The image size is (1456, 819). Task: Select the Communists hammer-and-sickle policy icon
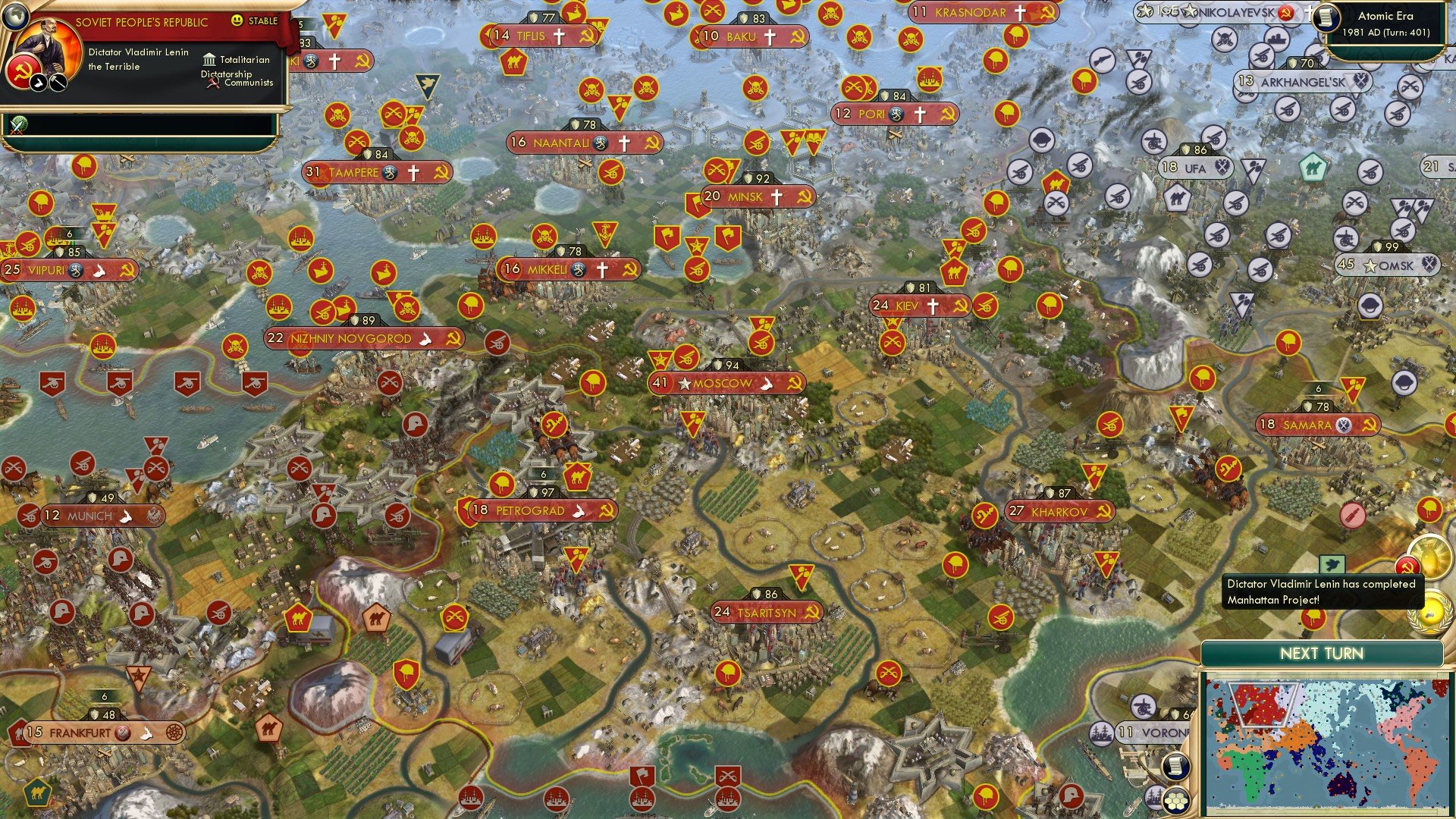click(212, 83)
